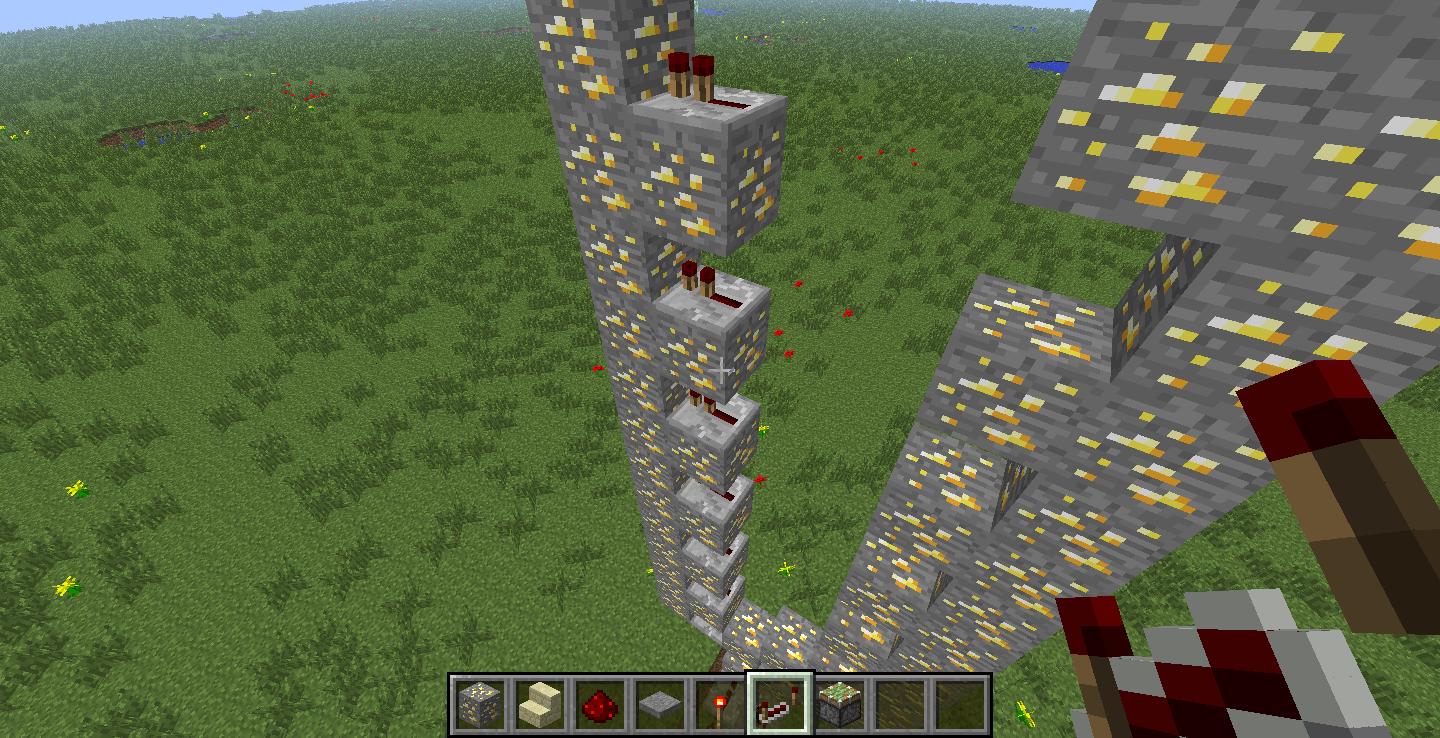Choose the sticky piston slot
The height and width of the screenshot is (738, 1440).
(x=840, y=704)
